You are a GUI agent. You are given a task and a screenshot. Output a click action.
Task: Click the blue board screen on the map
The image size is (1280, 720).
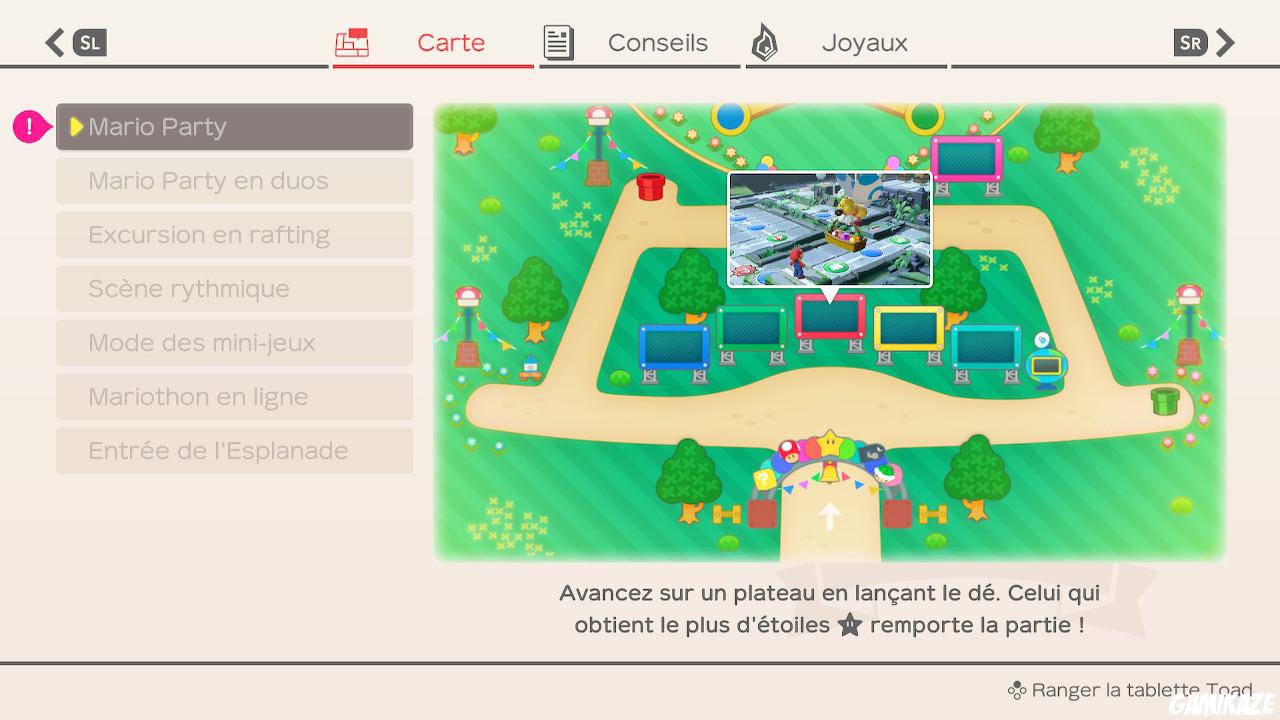(x=675, y=345)
